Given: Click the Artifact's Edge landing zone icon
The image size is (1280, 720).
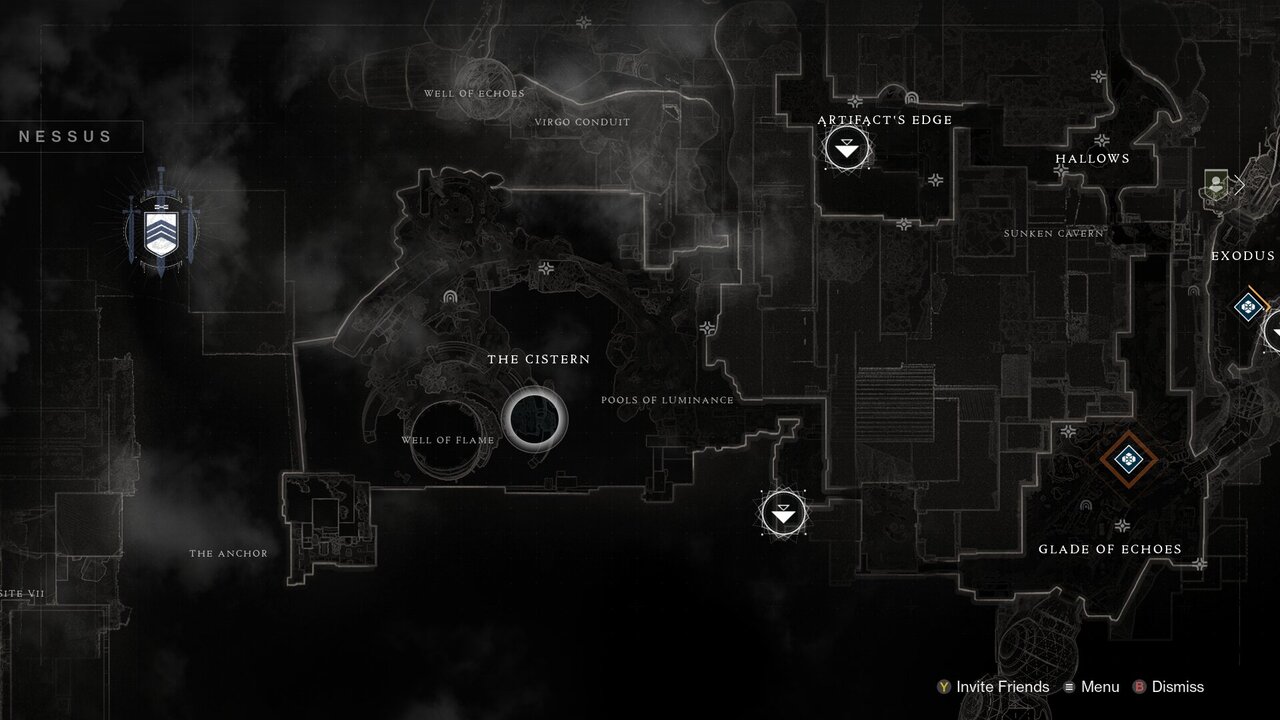Looking at the screenshot, I should click(x=847, y=148).
